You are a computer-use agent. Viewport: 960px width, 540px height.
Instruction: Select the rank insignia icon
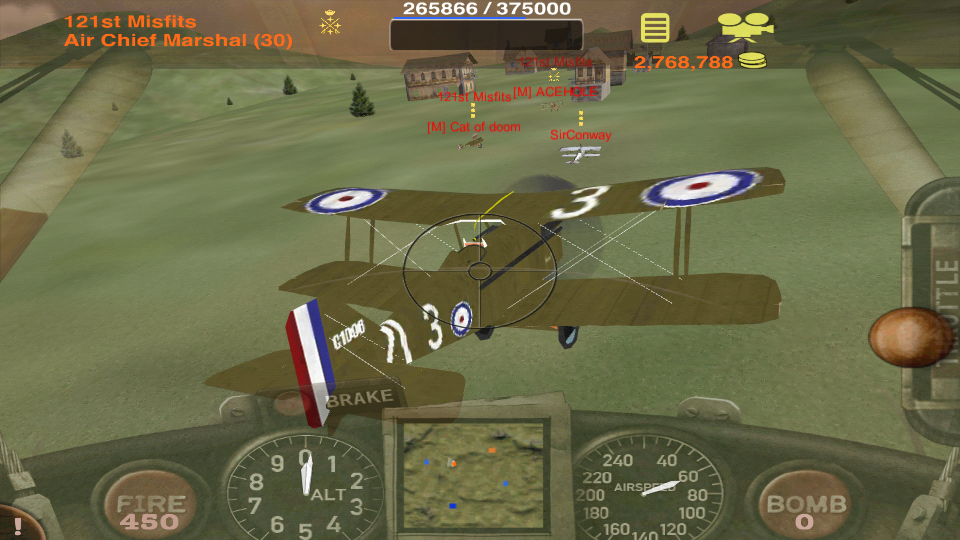coord(330,22)
